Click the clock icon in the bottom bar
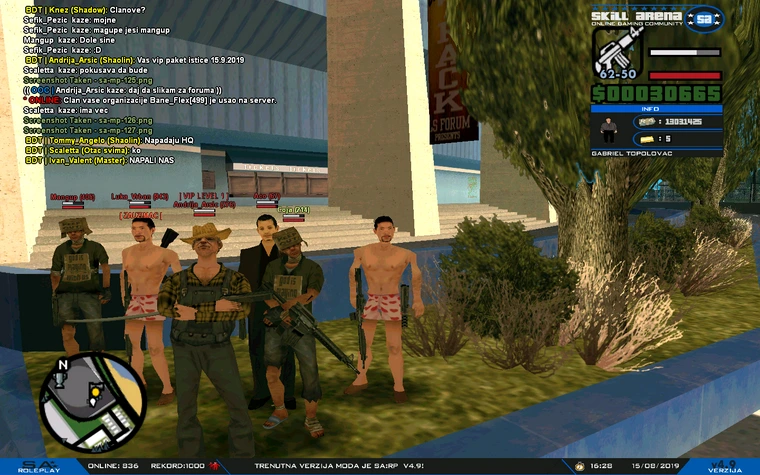 tap(579, 465)
